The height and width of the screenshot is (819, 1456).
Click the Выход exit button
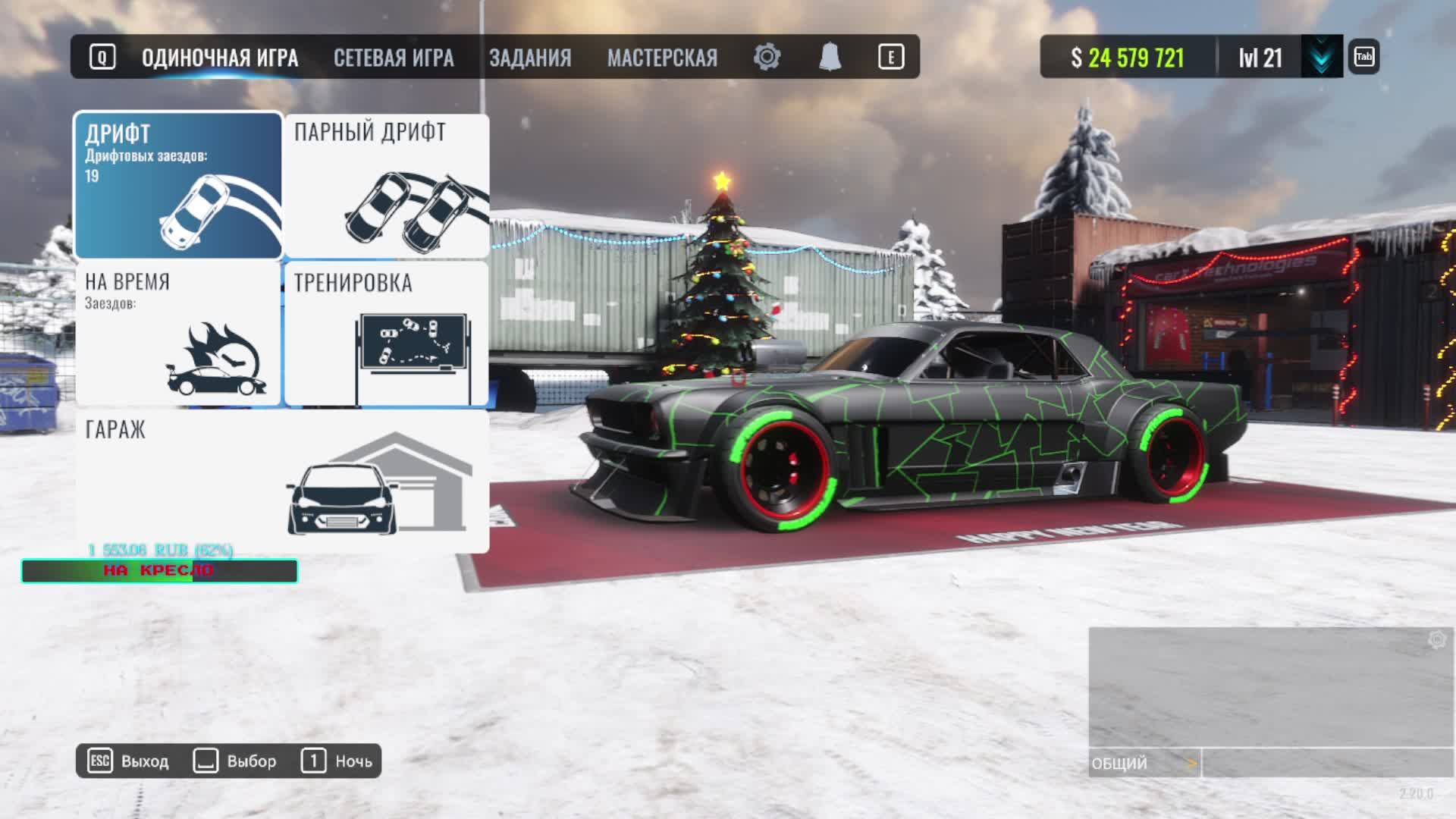click(x=129, y=761)
